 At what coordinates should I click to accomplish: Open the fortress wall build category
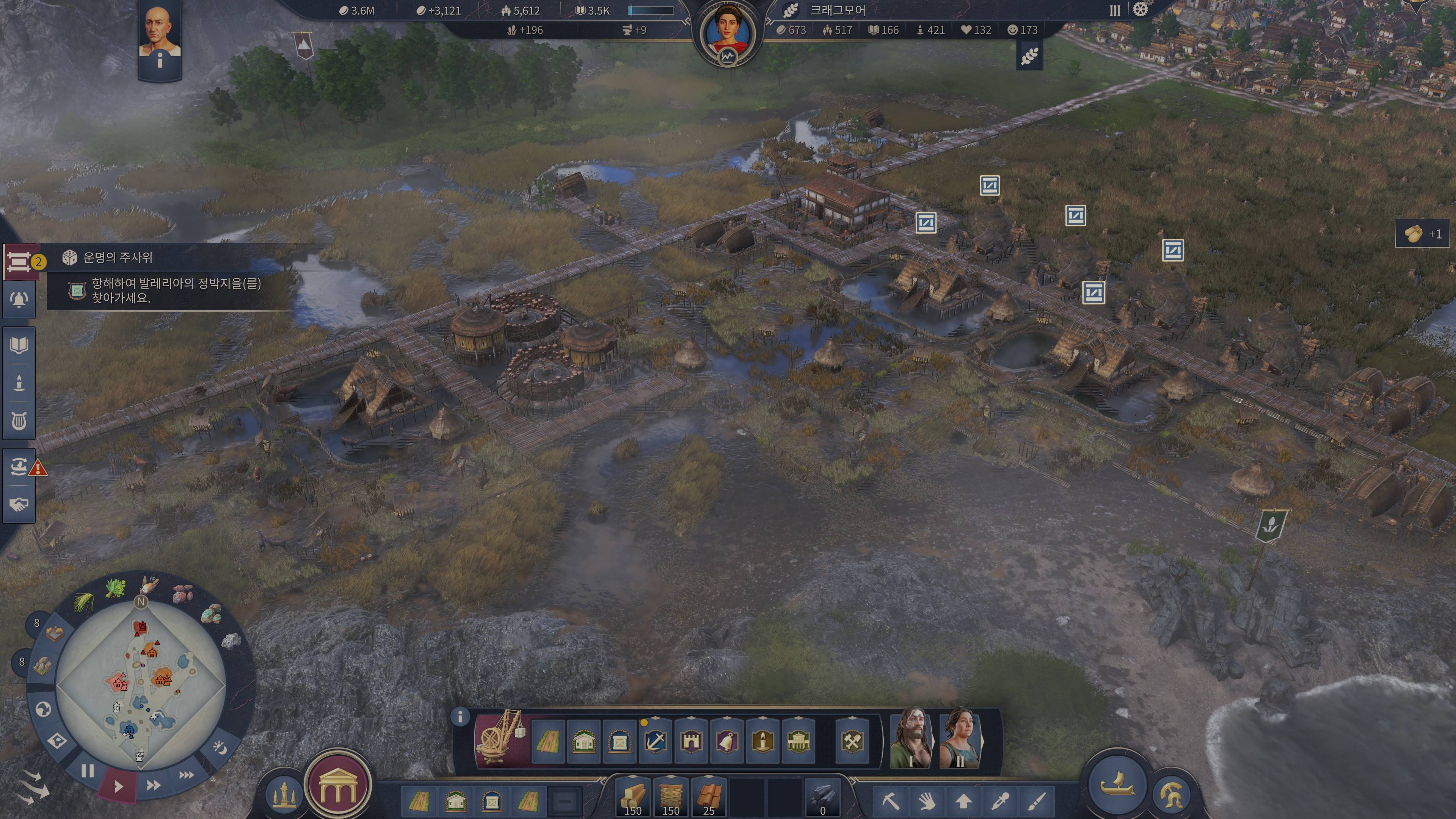tap(691, 741)
